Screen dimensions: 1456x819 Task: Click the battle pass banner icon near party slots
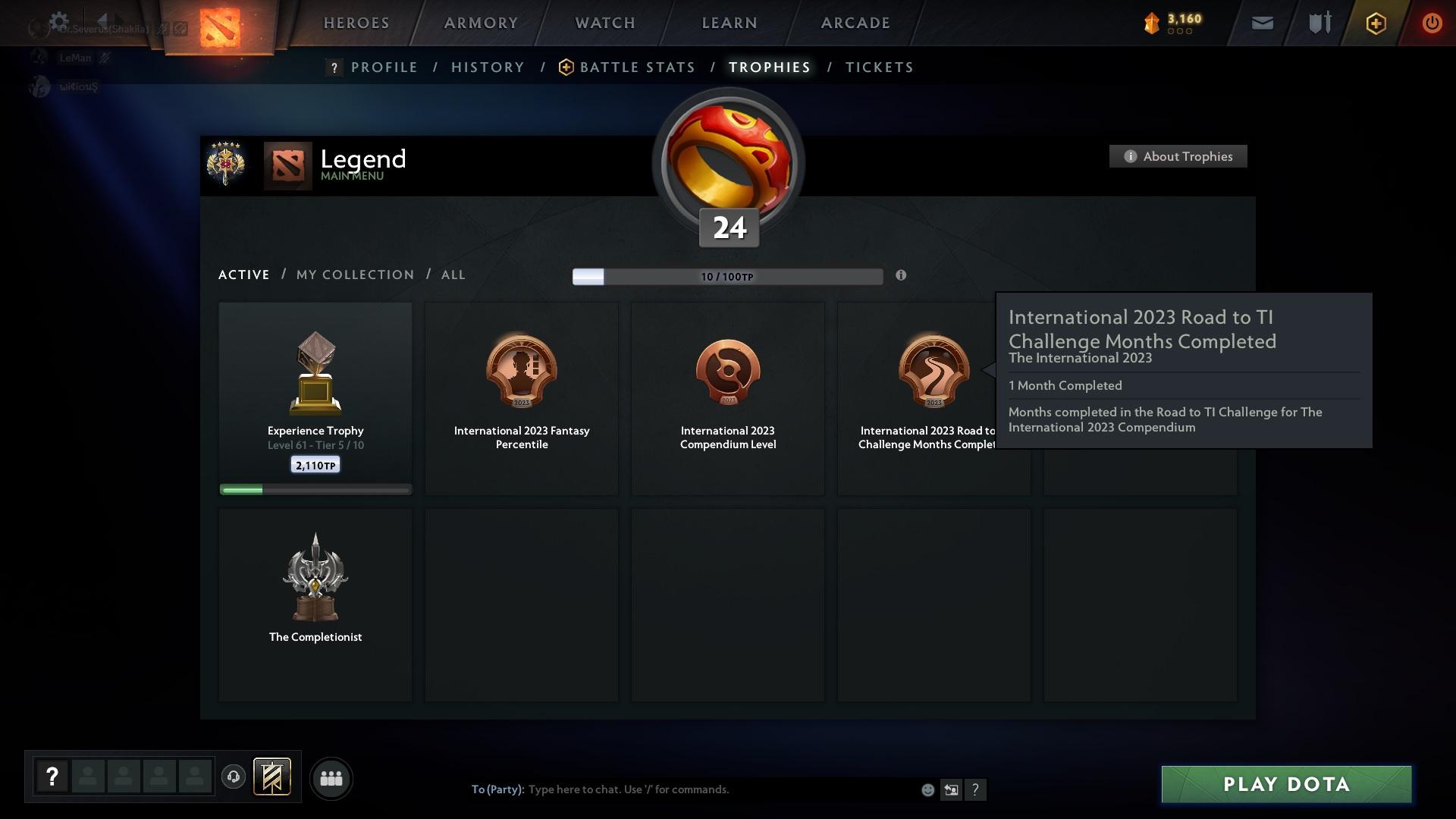(x=273, y=778)
